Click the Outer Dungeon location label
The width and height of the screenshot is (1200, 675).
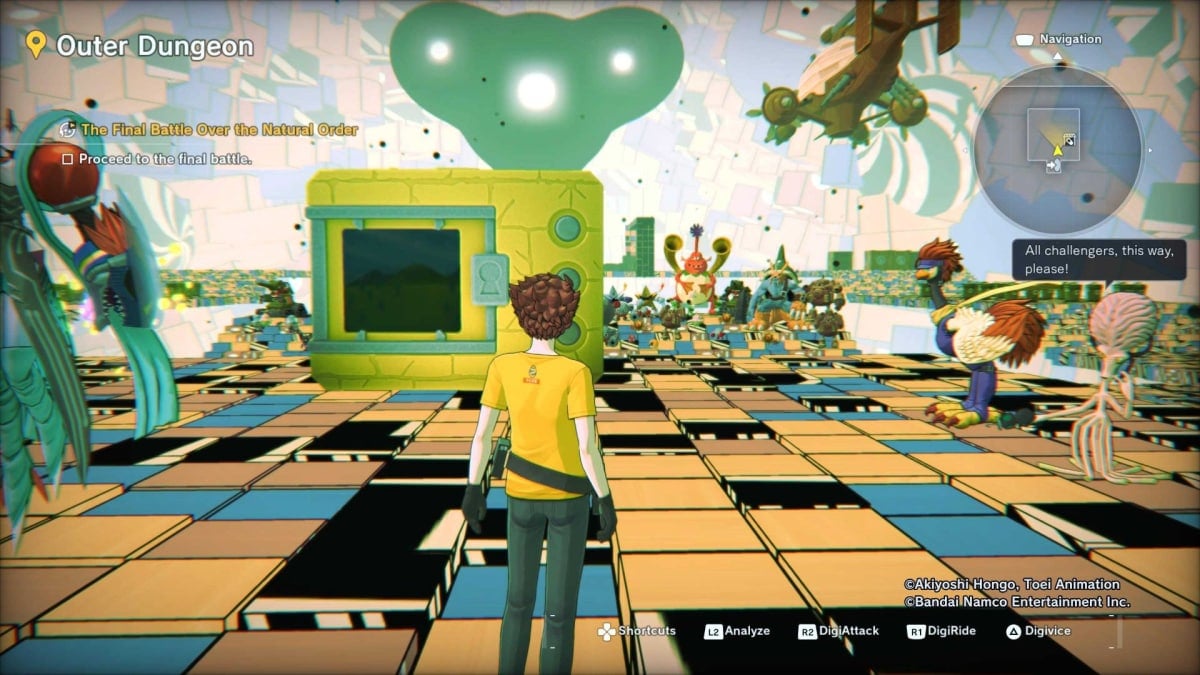[154, 46]
